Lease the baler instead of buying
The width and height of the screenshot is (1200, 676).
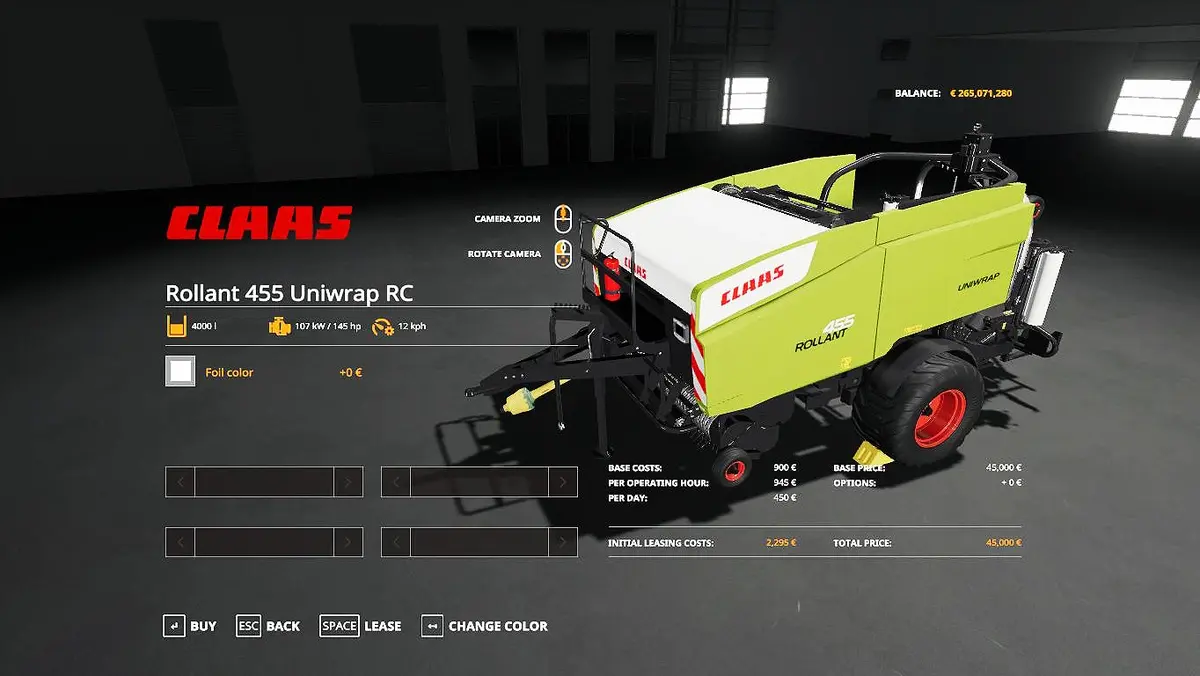[x=361, y=626]
